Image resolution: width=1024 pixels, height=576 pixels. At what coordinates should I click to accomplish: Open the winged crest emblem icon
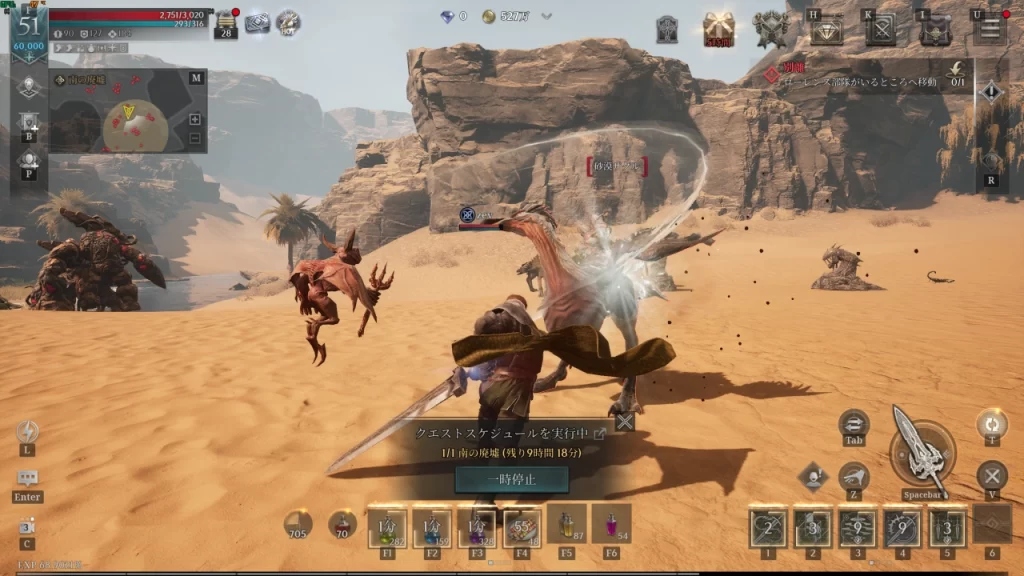[x=771, y=28]
